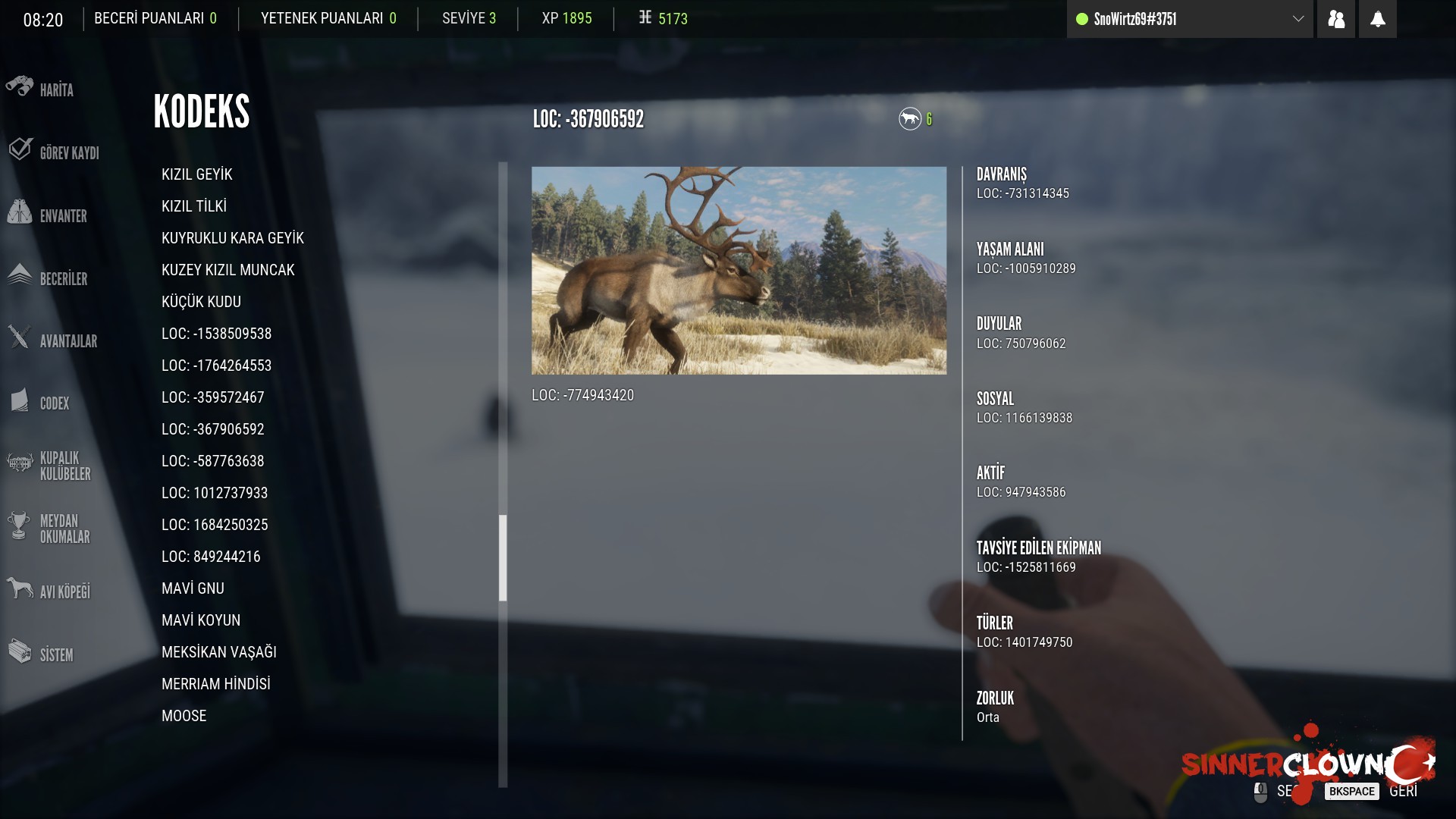Choose the Kızıl Tilki codex entry

tap(194, 206)
